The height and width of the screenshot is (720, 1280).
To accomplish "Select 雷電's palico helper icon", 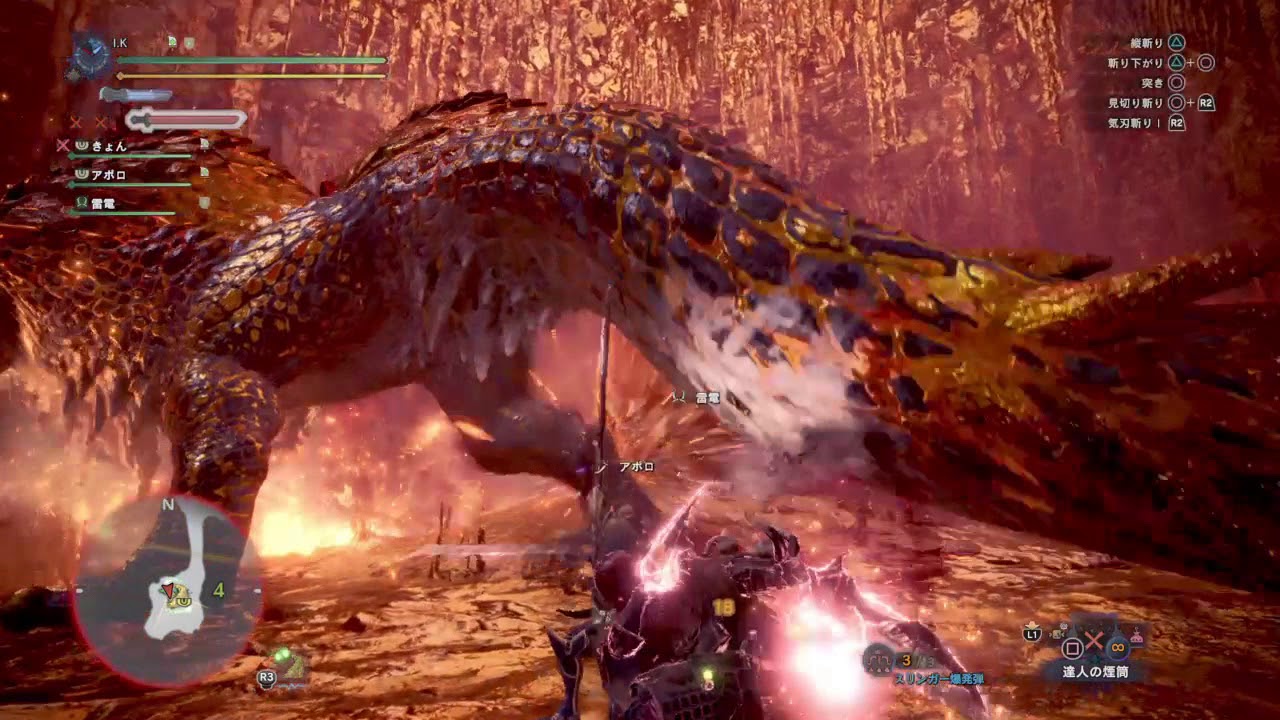I will 82,201.
